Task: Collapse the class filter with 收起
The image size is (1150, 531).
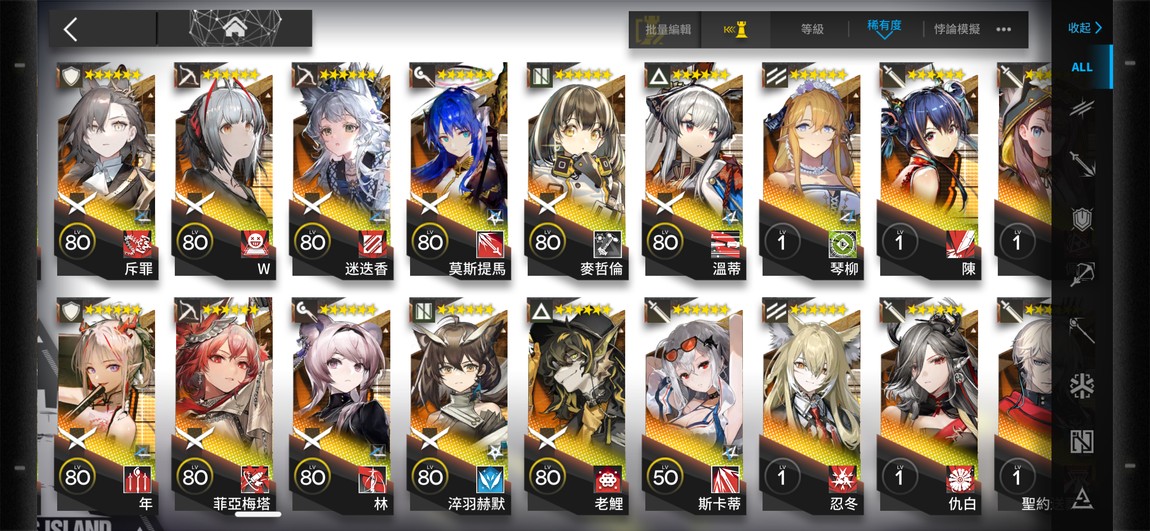Action: [1084, 28]
